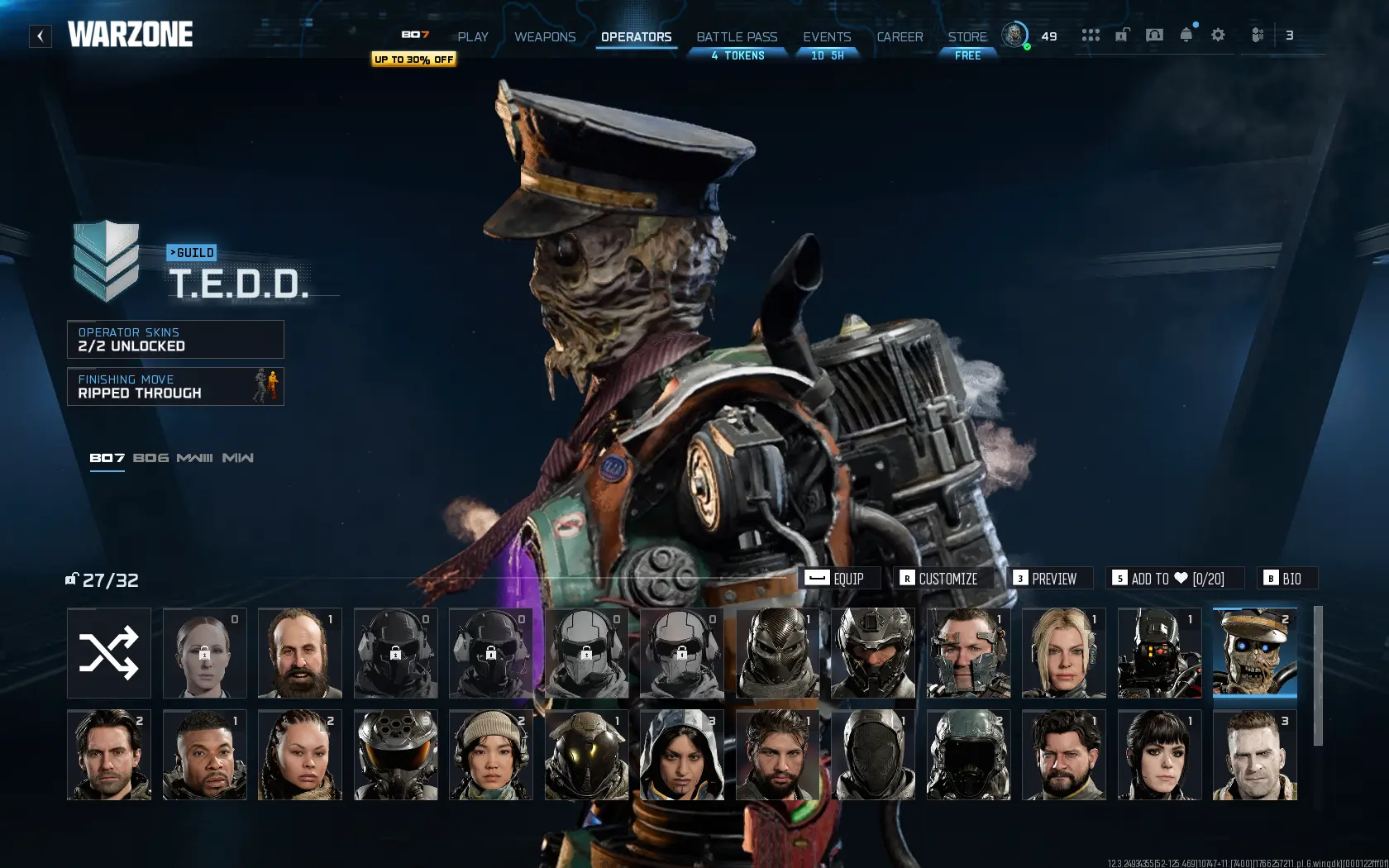Toggle the BO7 game filter
The width and height of the screenshot is (1389, 868).
point(106,455)
